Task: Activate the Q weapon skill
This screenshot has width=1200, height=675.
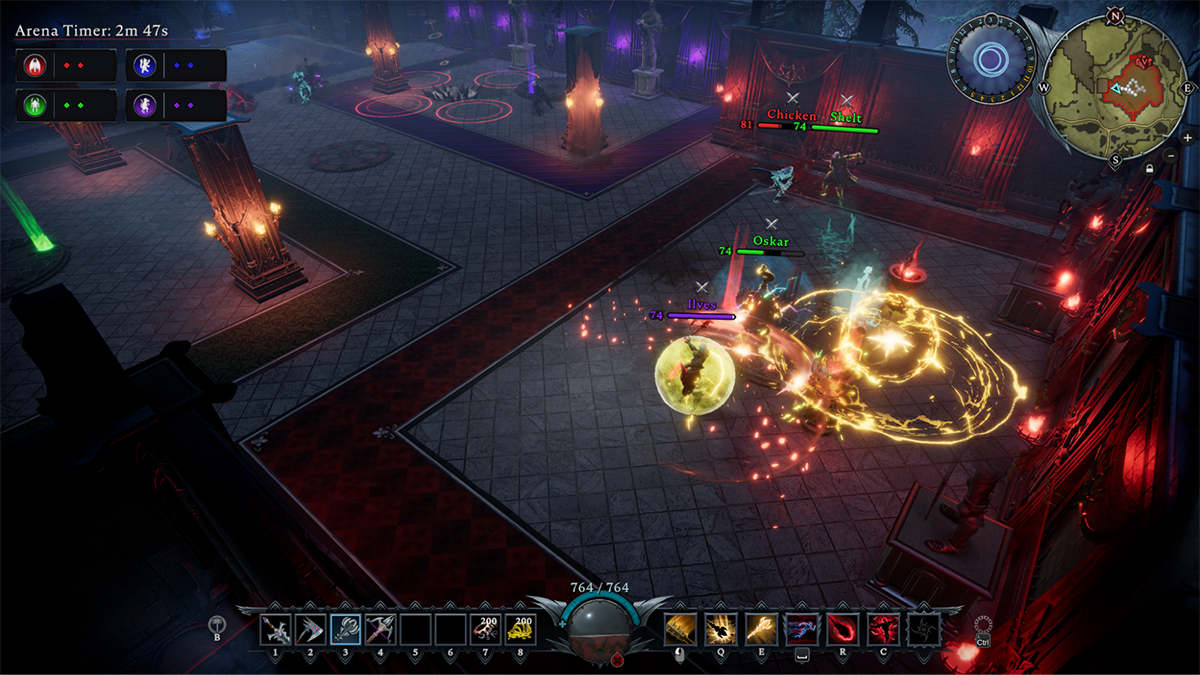Action: [x=720, y=629]
